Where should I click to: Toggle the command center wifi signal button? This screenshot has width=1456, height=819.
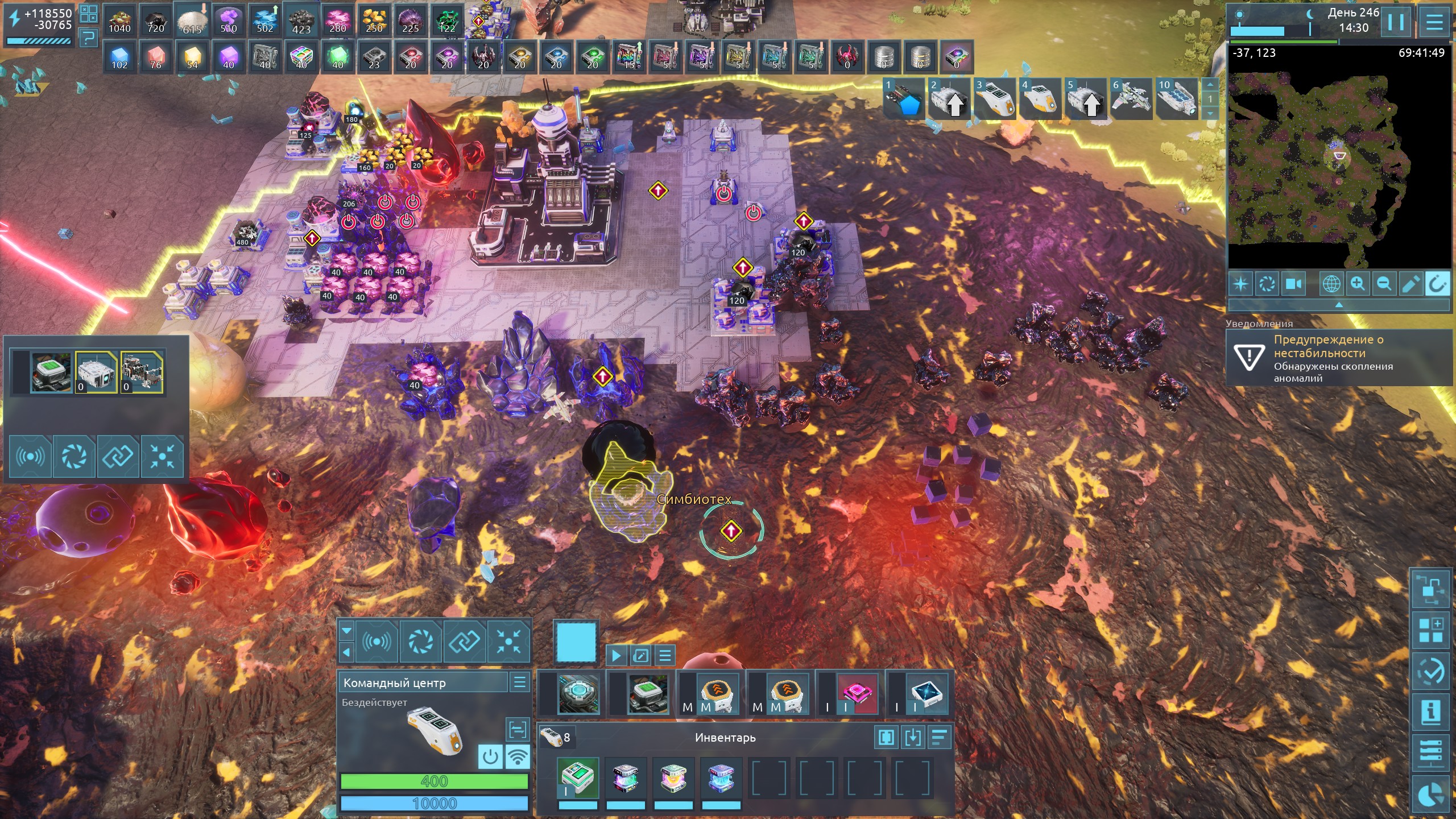(518, 757)
